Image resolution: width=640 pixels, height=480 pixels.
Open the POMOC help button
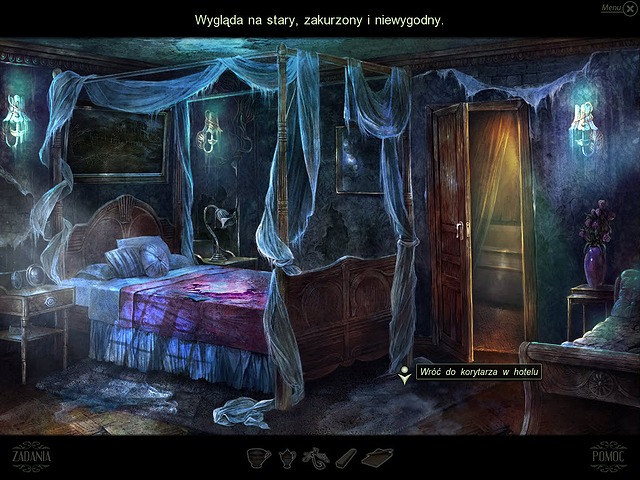tap(607, 455)
